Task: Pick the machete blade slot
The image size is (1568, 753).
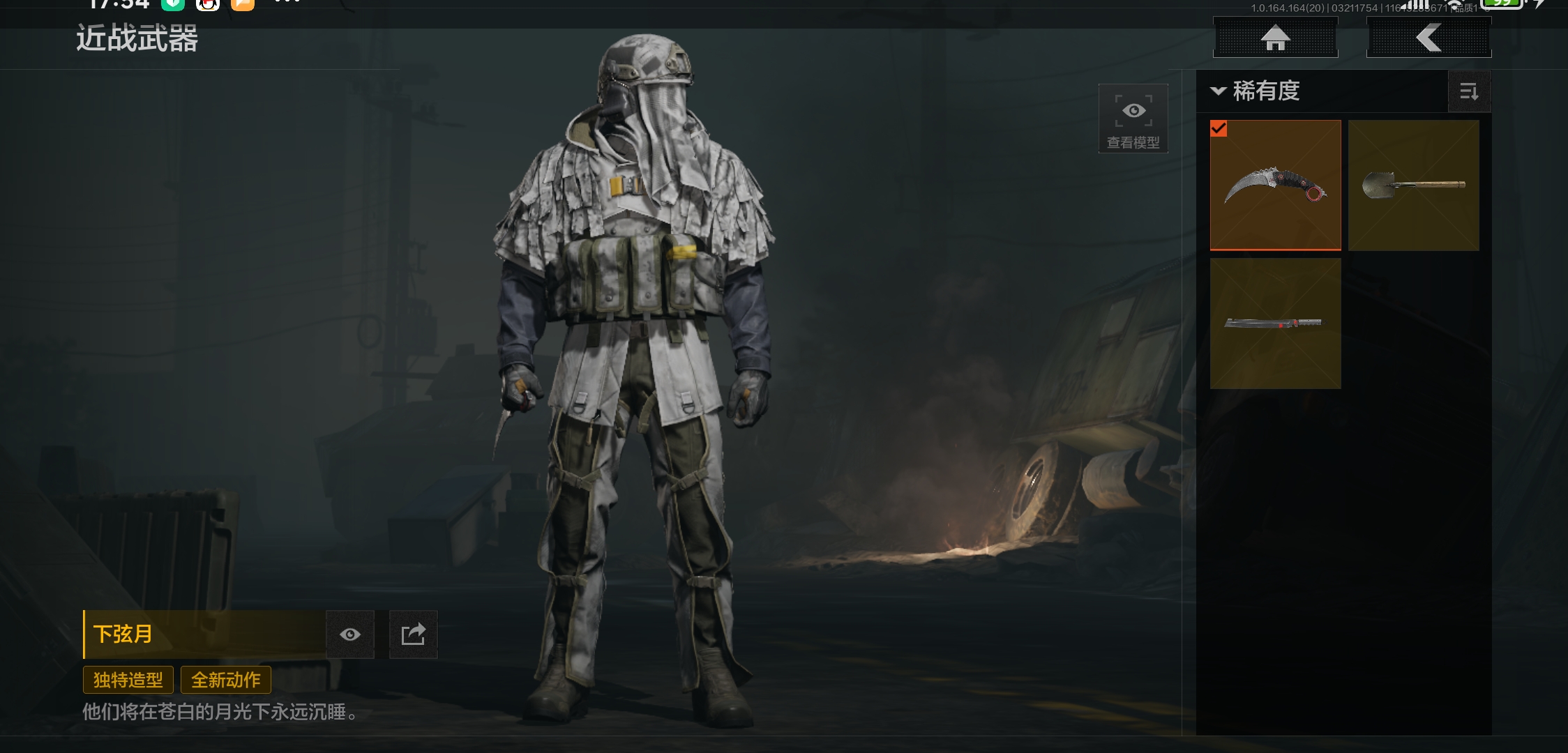Action: pos(1275,323)
